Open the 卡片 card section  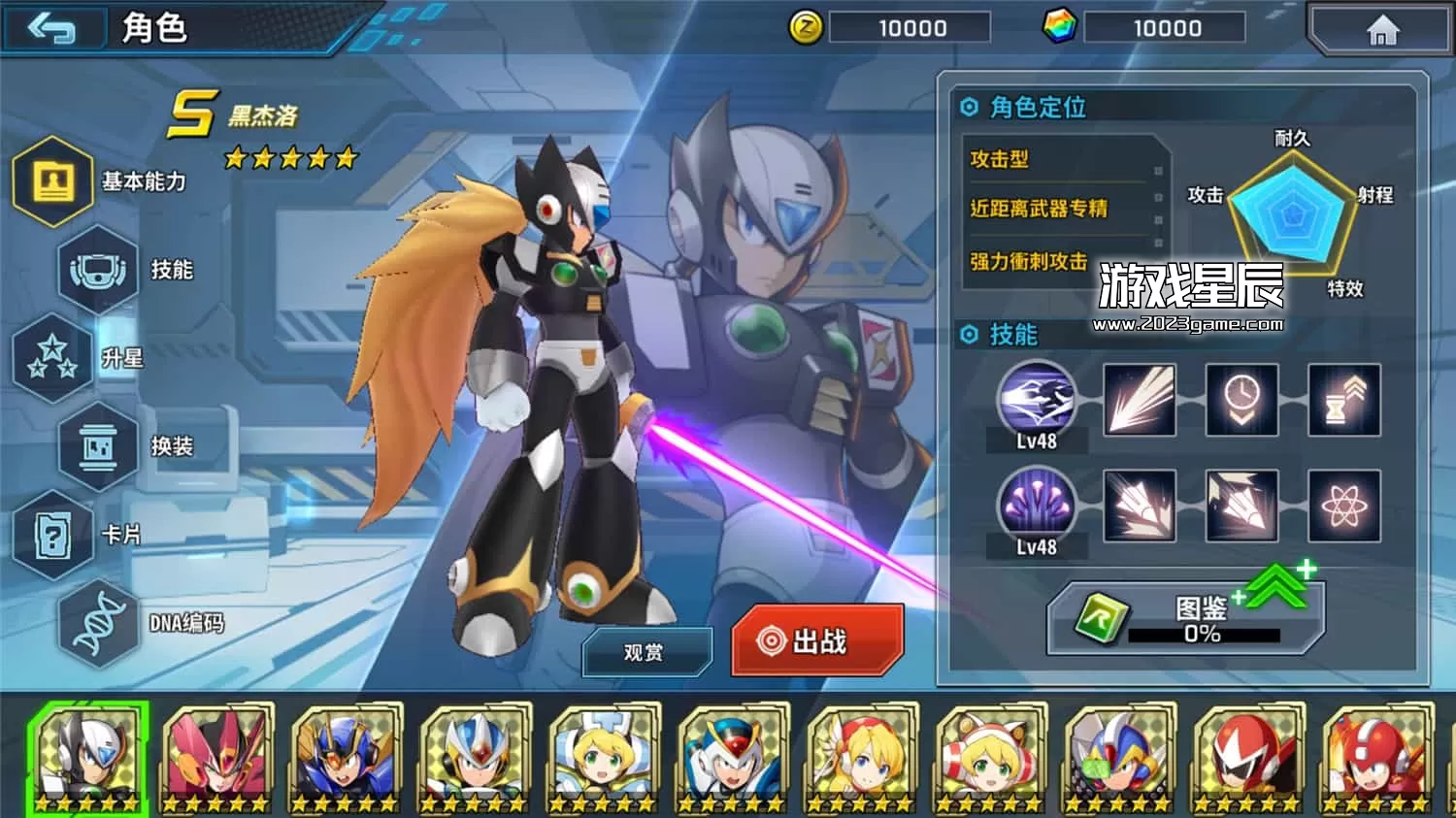[x=54, y=535]
